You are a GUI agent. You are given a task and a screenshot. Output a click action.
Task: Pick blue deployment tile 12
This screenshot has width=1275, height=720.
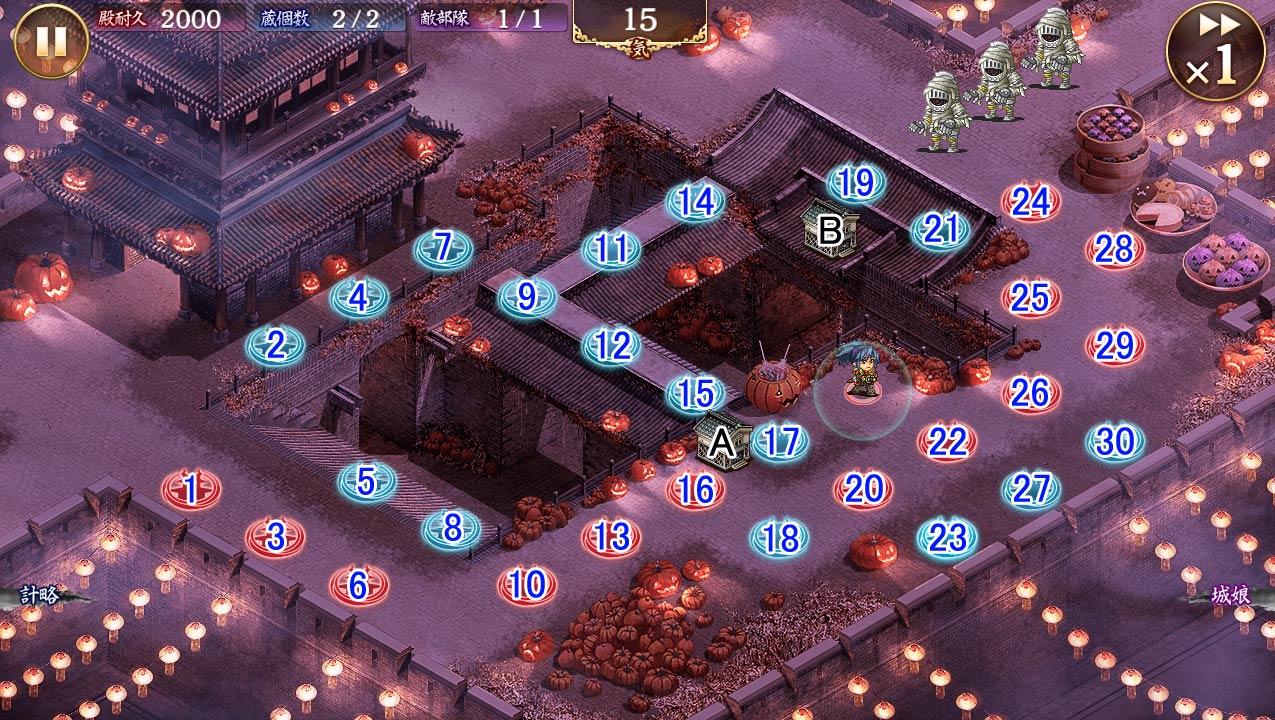pos(611,346)
